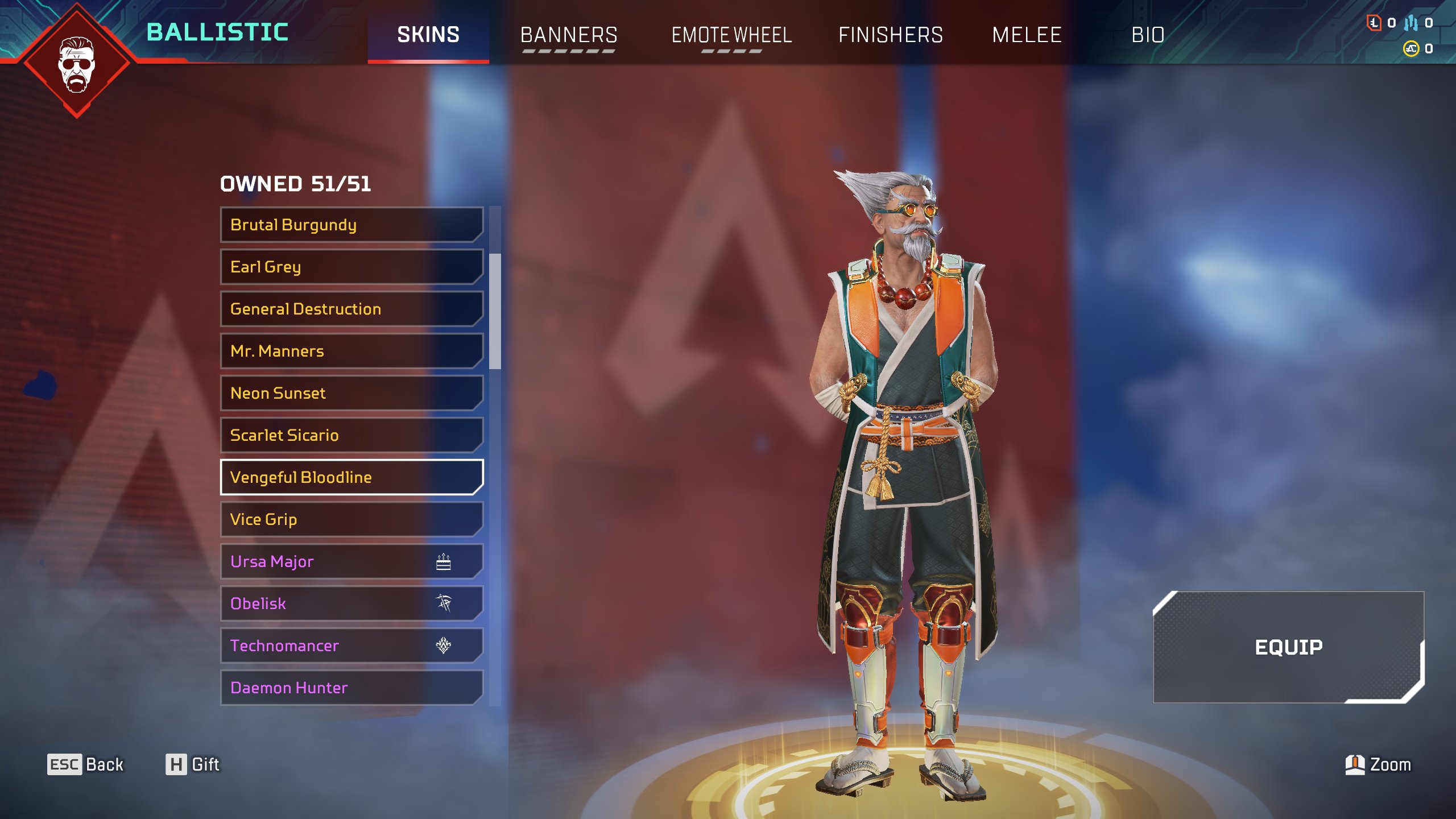Click the Gift option
The image size is (1456, 819).
pos(192,764)
